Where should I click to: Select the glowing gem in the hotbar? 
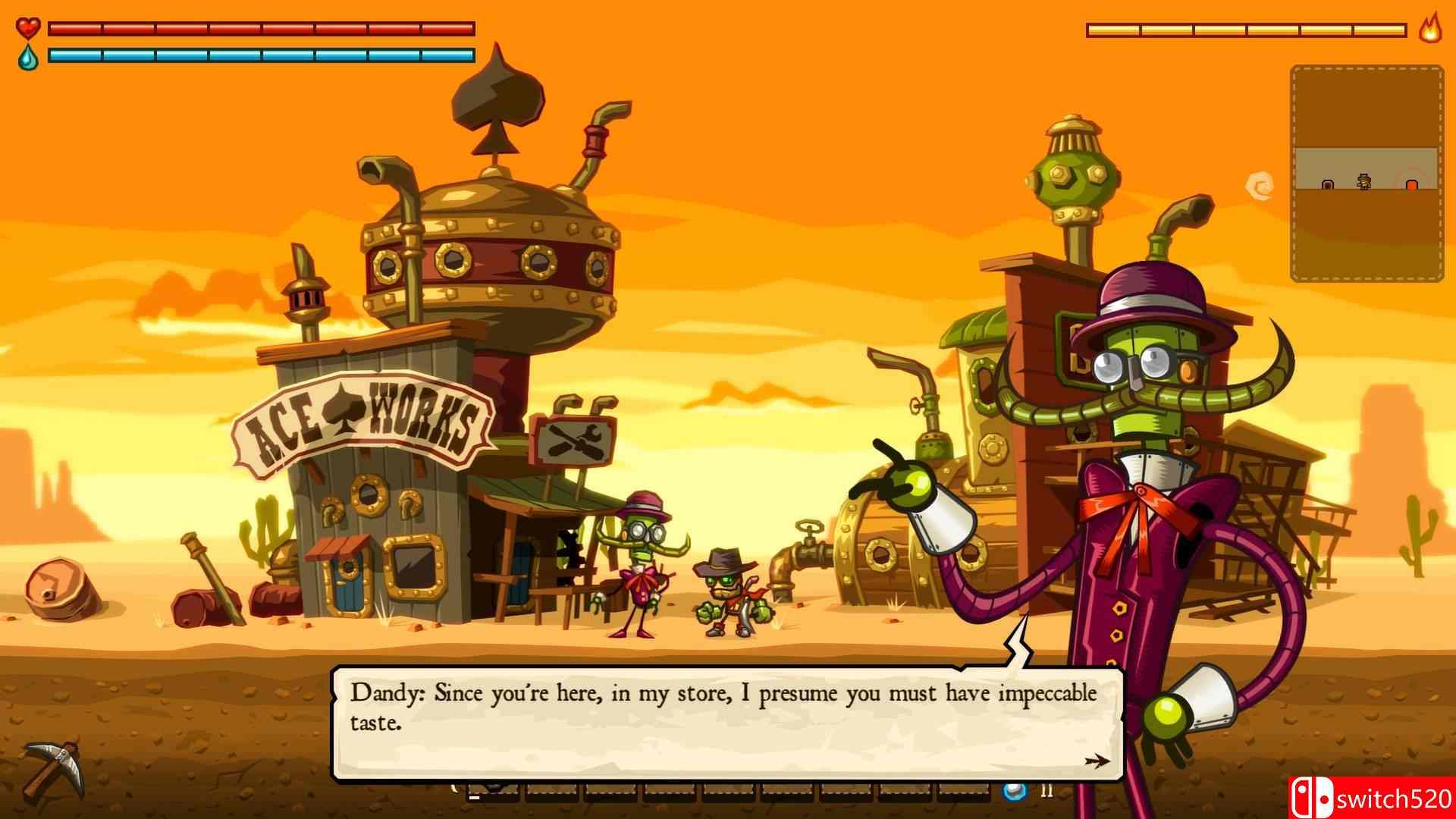coord(1015,792)
